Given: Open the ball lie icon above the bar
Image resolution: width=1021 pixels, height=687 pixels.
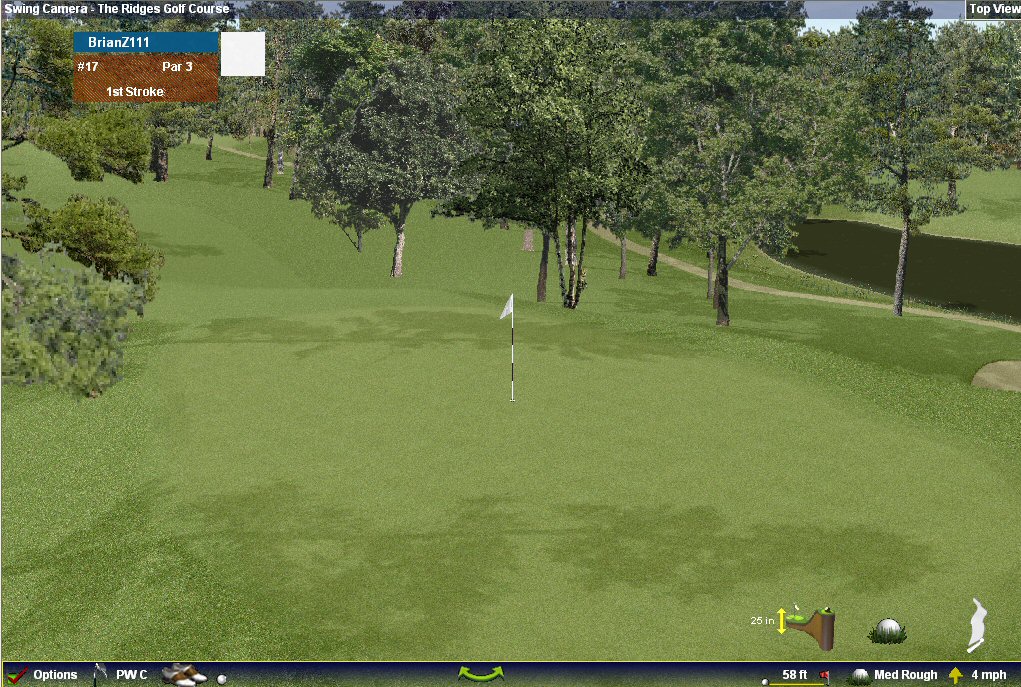Looking at the screenshot, I should point(886,630).
